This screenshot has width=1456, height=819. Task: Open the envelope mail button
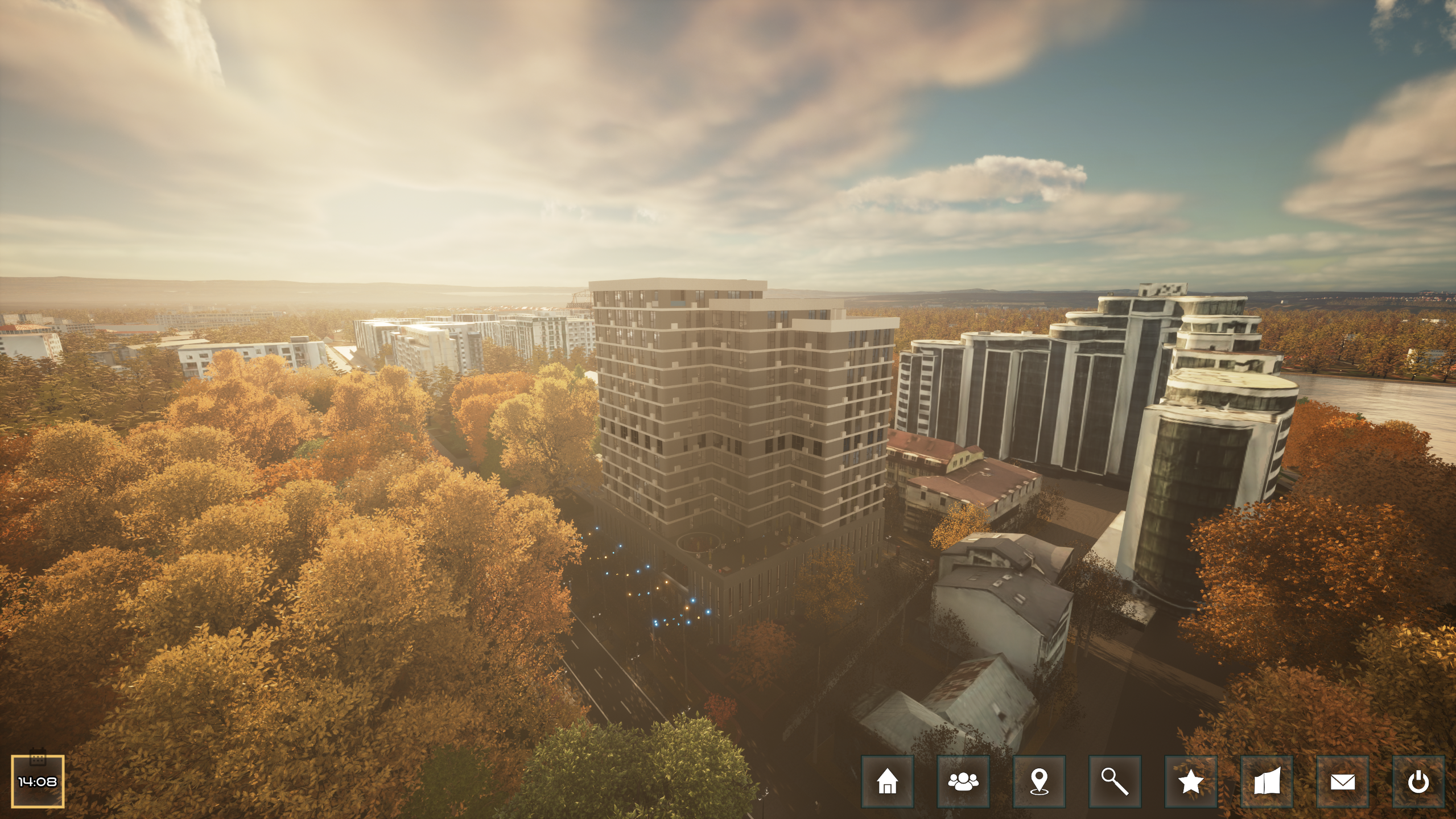1342,781
